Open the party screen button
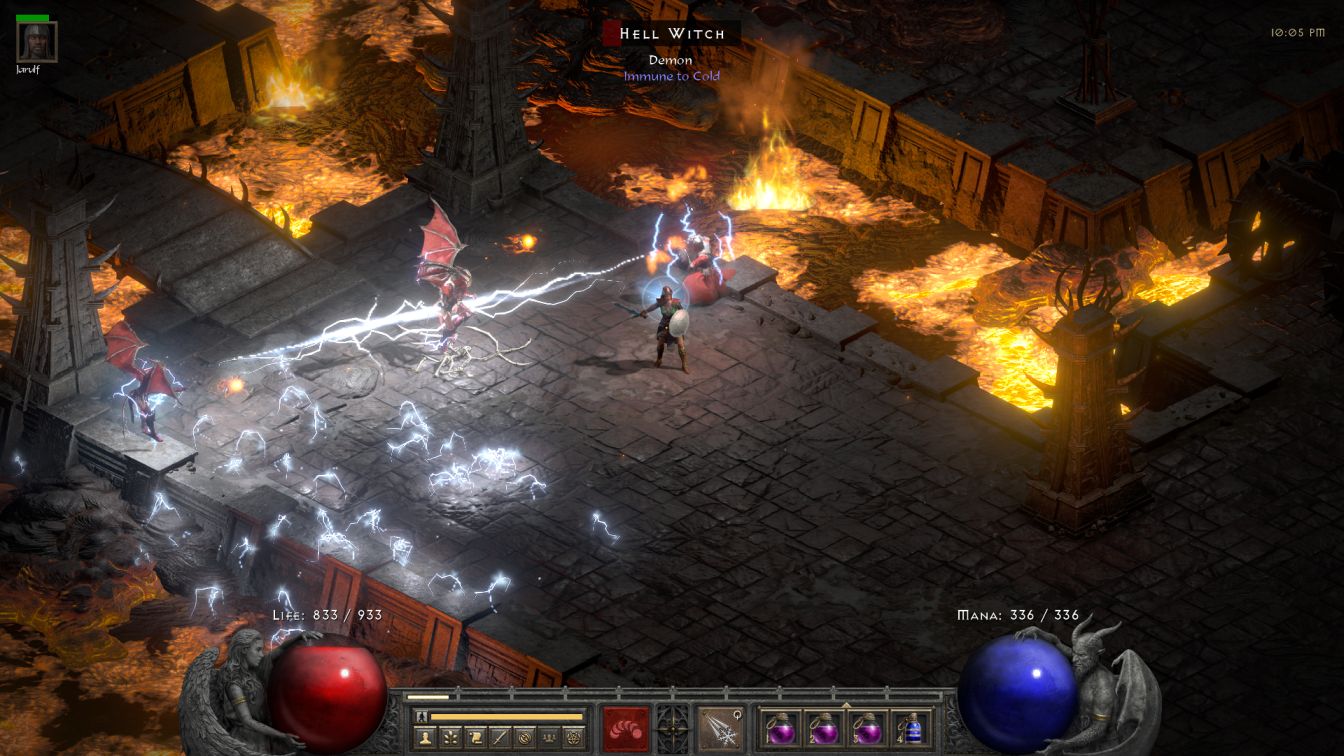1344x756 pixels. pyautogui.click(x=548, y=738)
